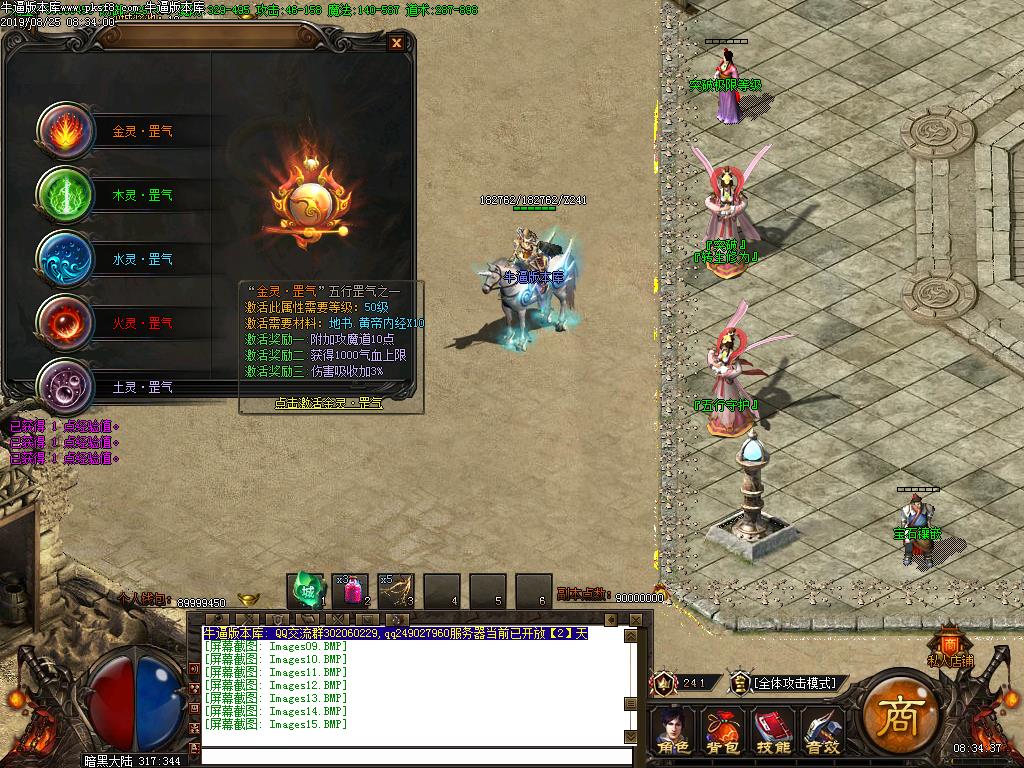The height and width of the screenshot is (768, 1024).
Task: Open the 角色 character sheet
Action: pyautogui.click(x=673, y=730)
